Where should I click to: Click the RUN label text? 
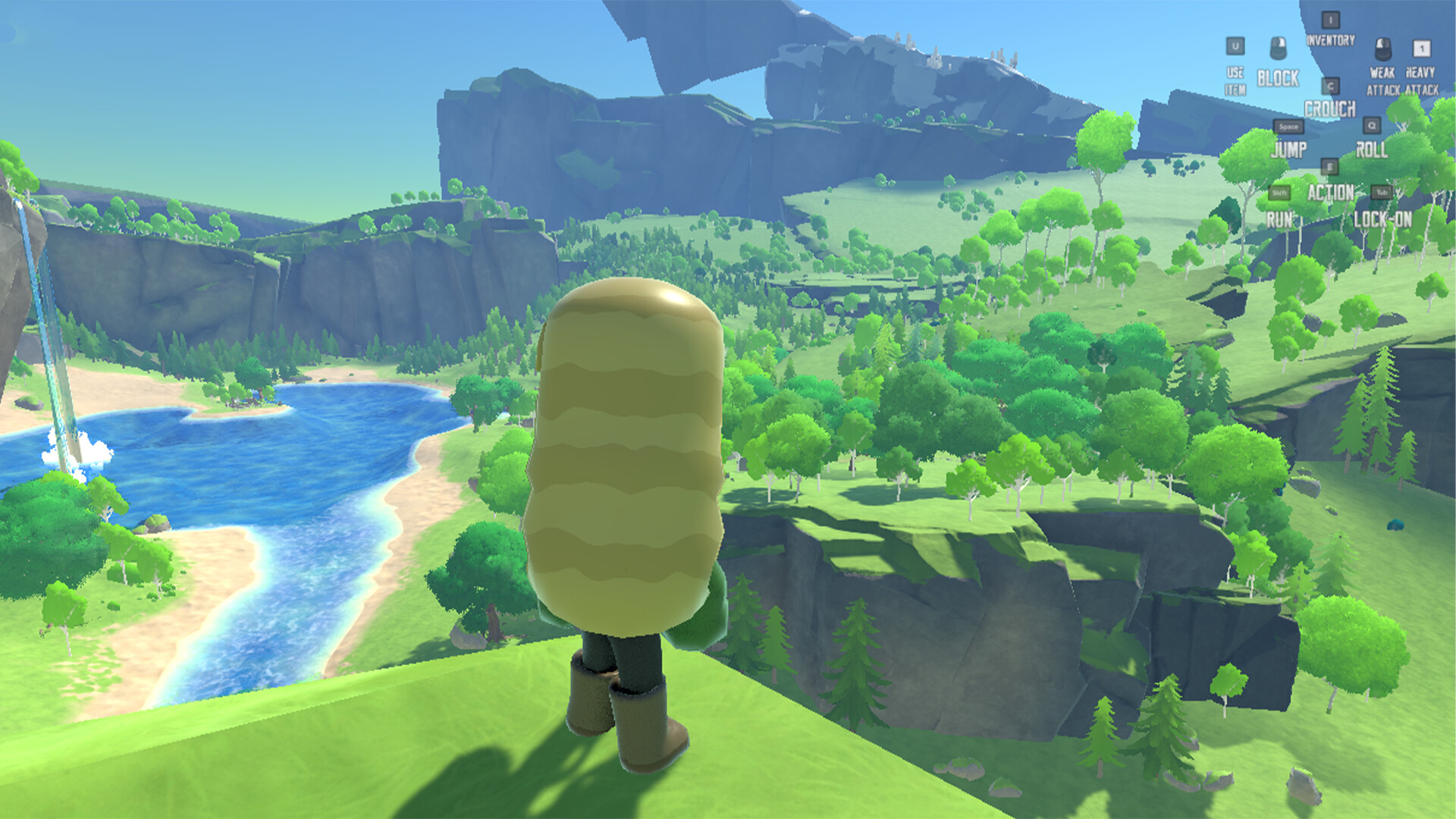click(x=1281, y=217)
